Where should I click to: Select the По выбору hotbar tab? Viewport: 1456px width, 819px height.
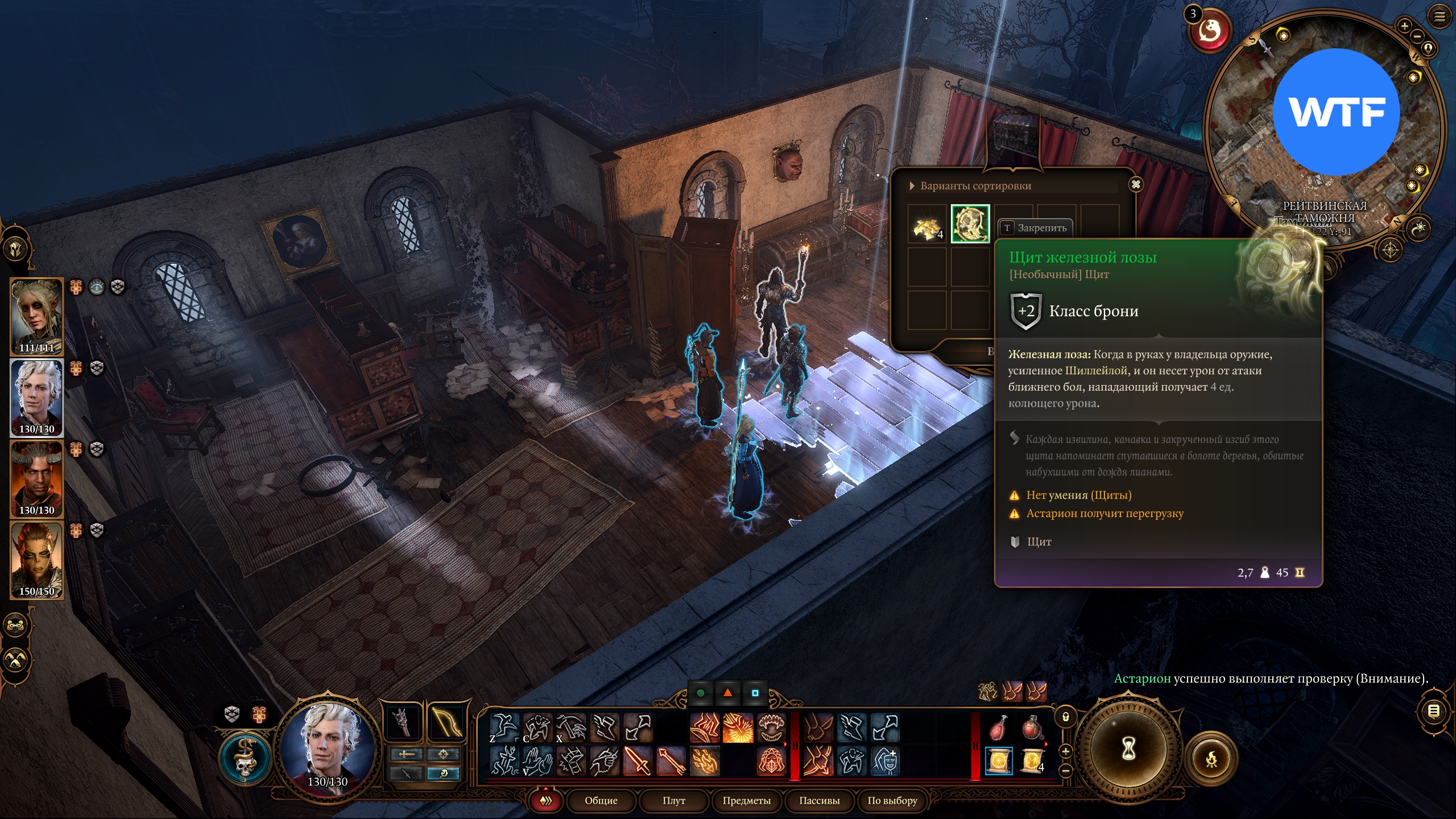point(892,800)
